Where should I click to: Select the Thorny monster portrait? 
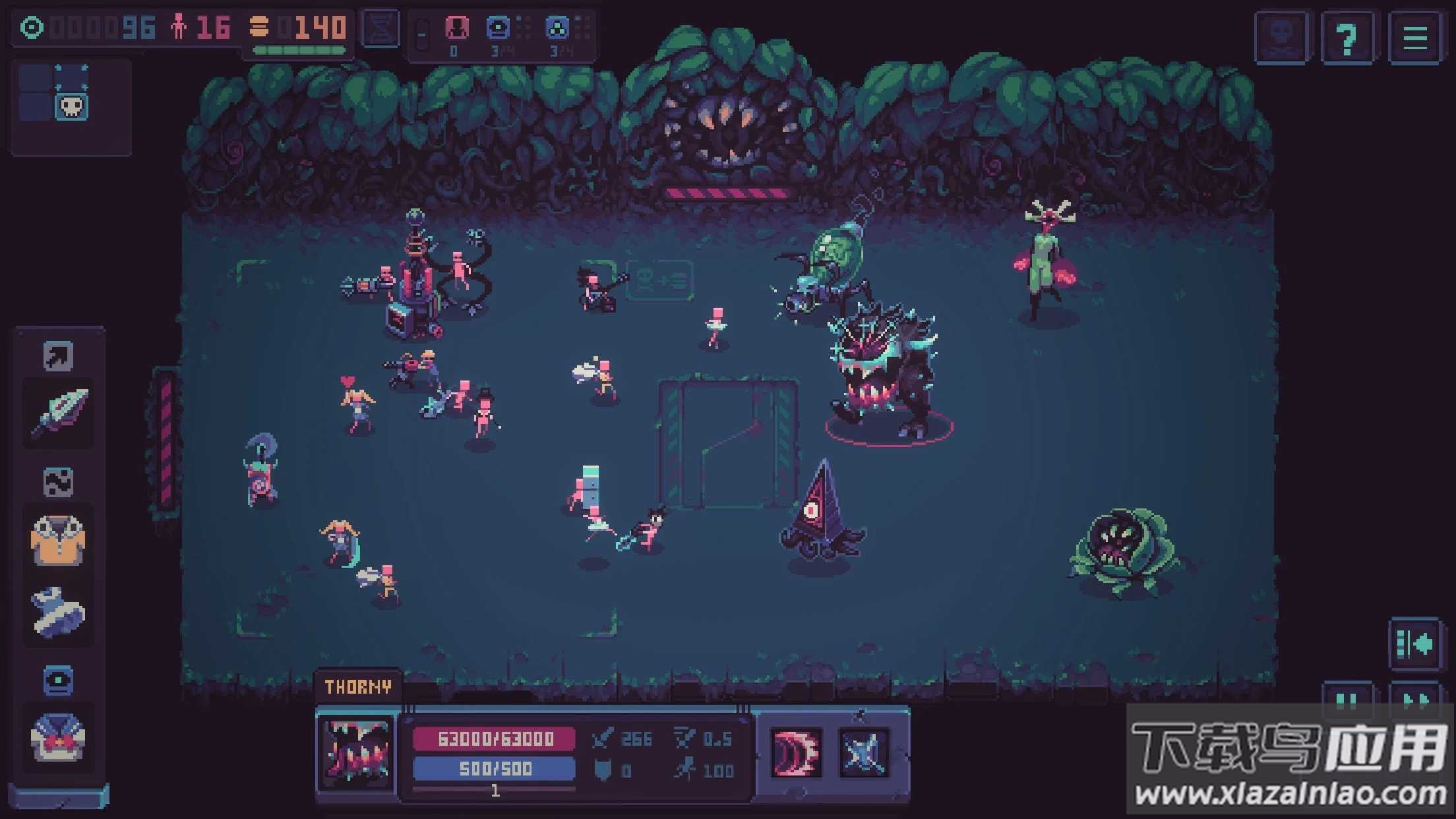coord(356,752)
